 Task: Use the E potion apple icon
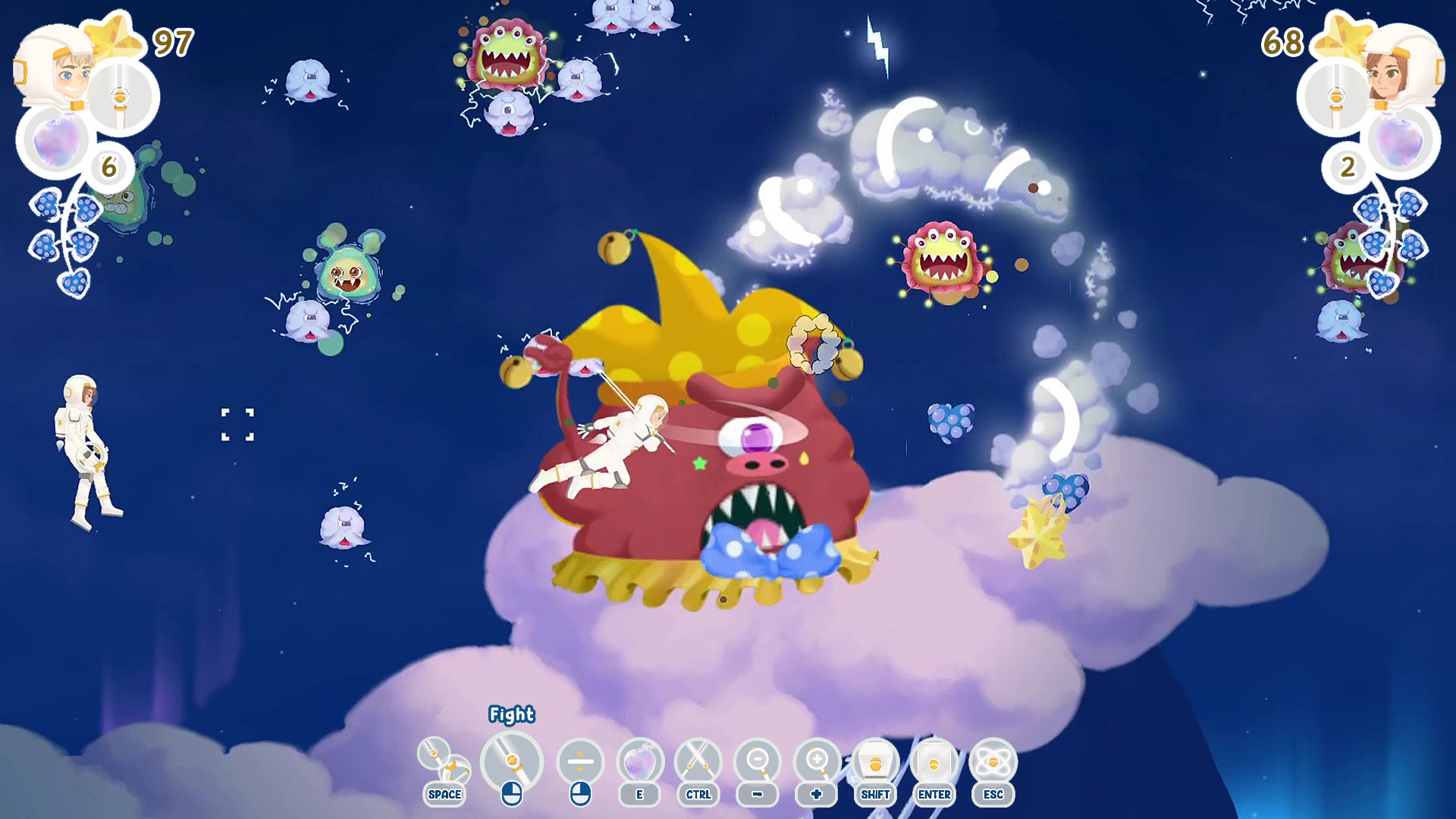coord(640,762)
